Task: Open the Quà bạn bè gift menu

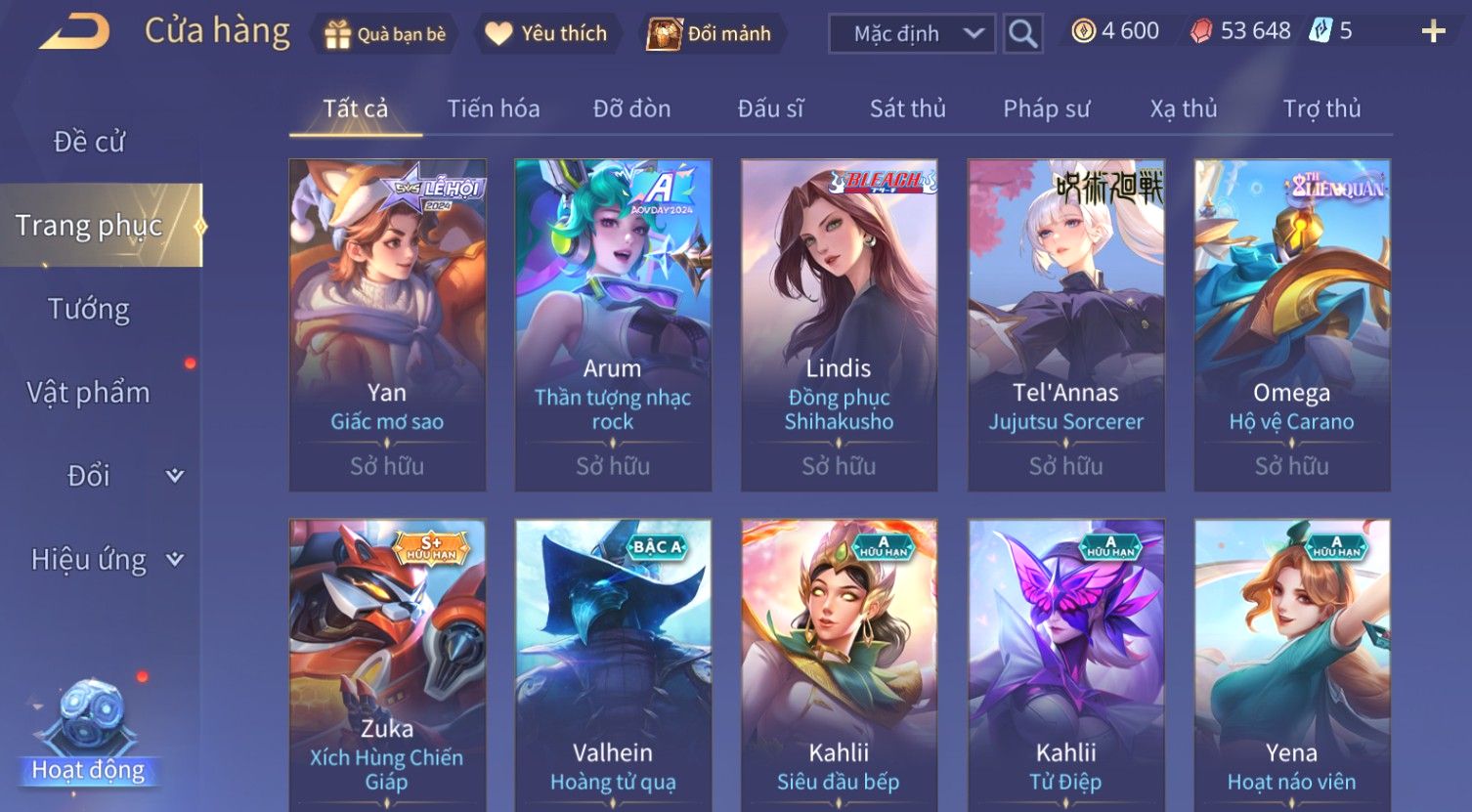Action: pos(384,34)
